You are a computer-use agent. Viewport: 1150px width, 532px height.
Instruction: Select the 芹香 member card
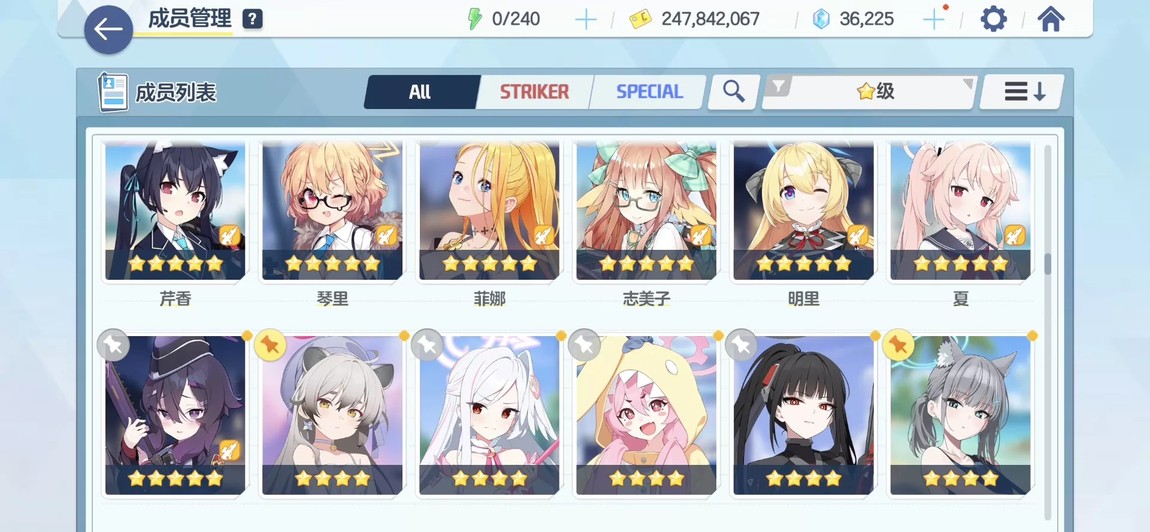(175, 212)
